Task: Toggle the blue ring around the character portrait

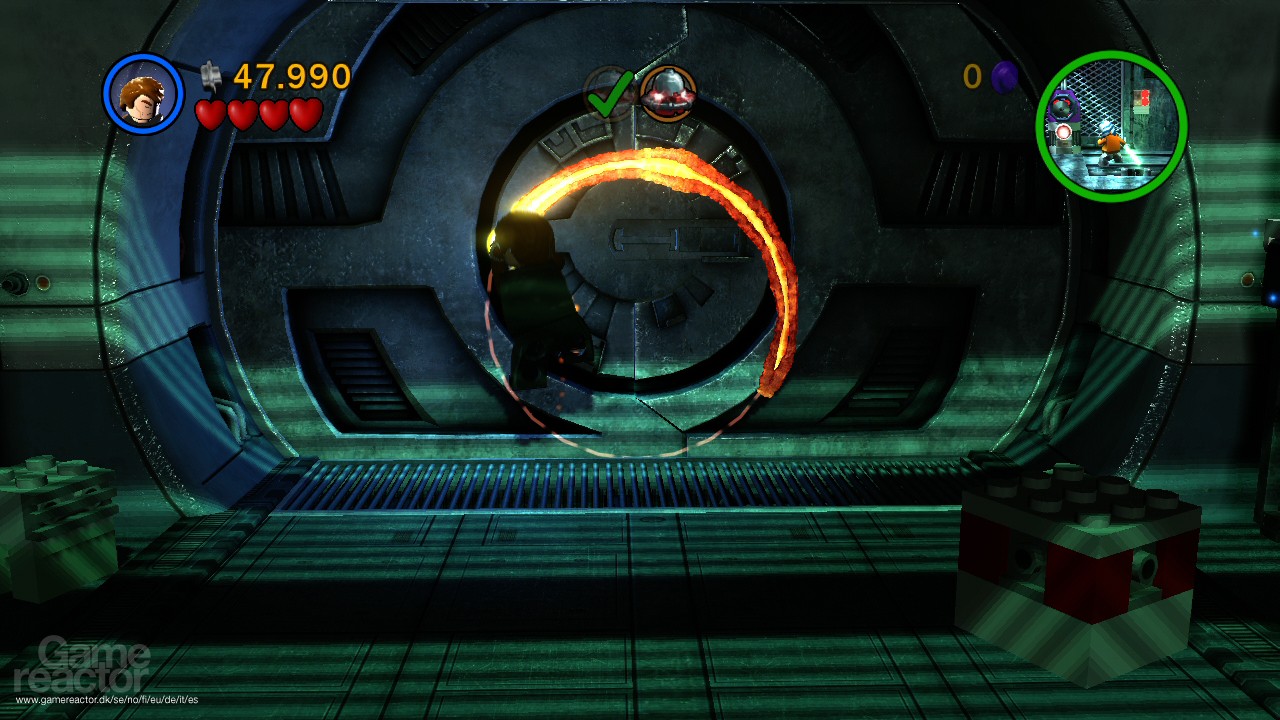Action: pyautogui.click(x=143, y=60)
